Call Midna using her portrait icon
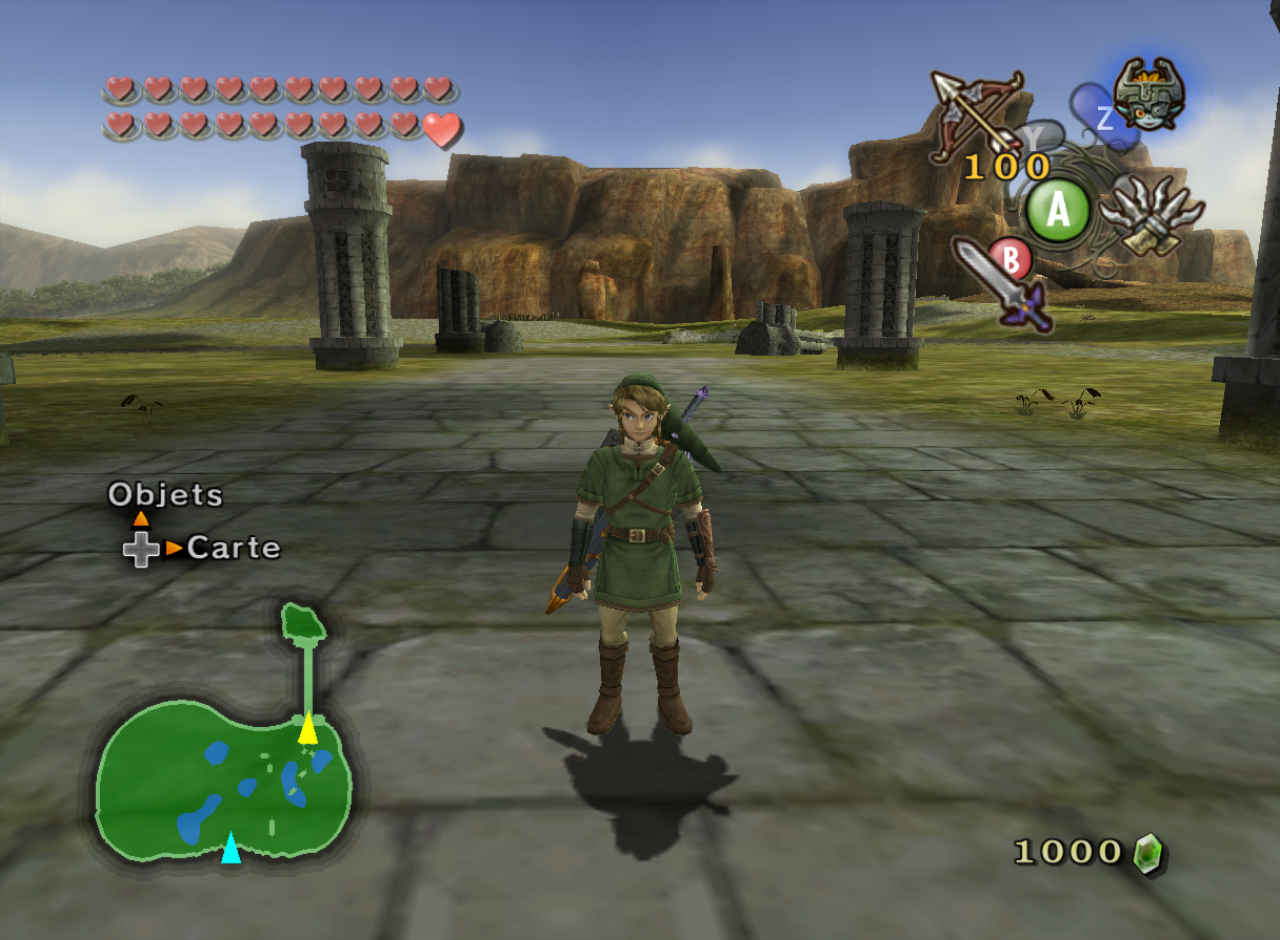1280x940 pixels. coord(1149,94)
